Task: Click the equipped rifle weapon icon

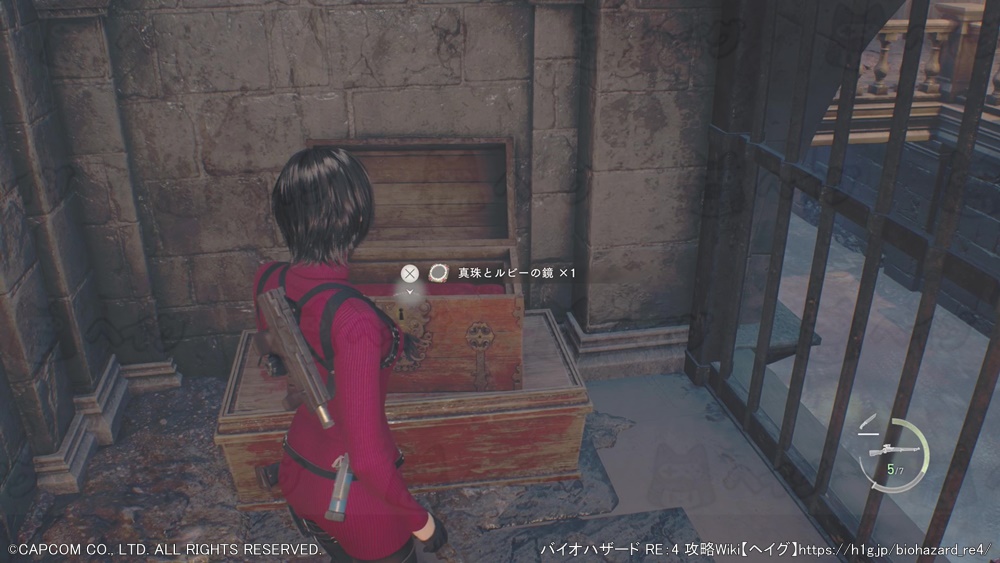Action: [x=887, y=451]
